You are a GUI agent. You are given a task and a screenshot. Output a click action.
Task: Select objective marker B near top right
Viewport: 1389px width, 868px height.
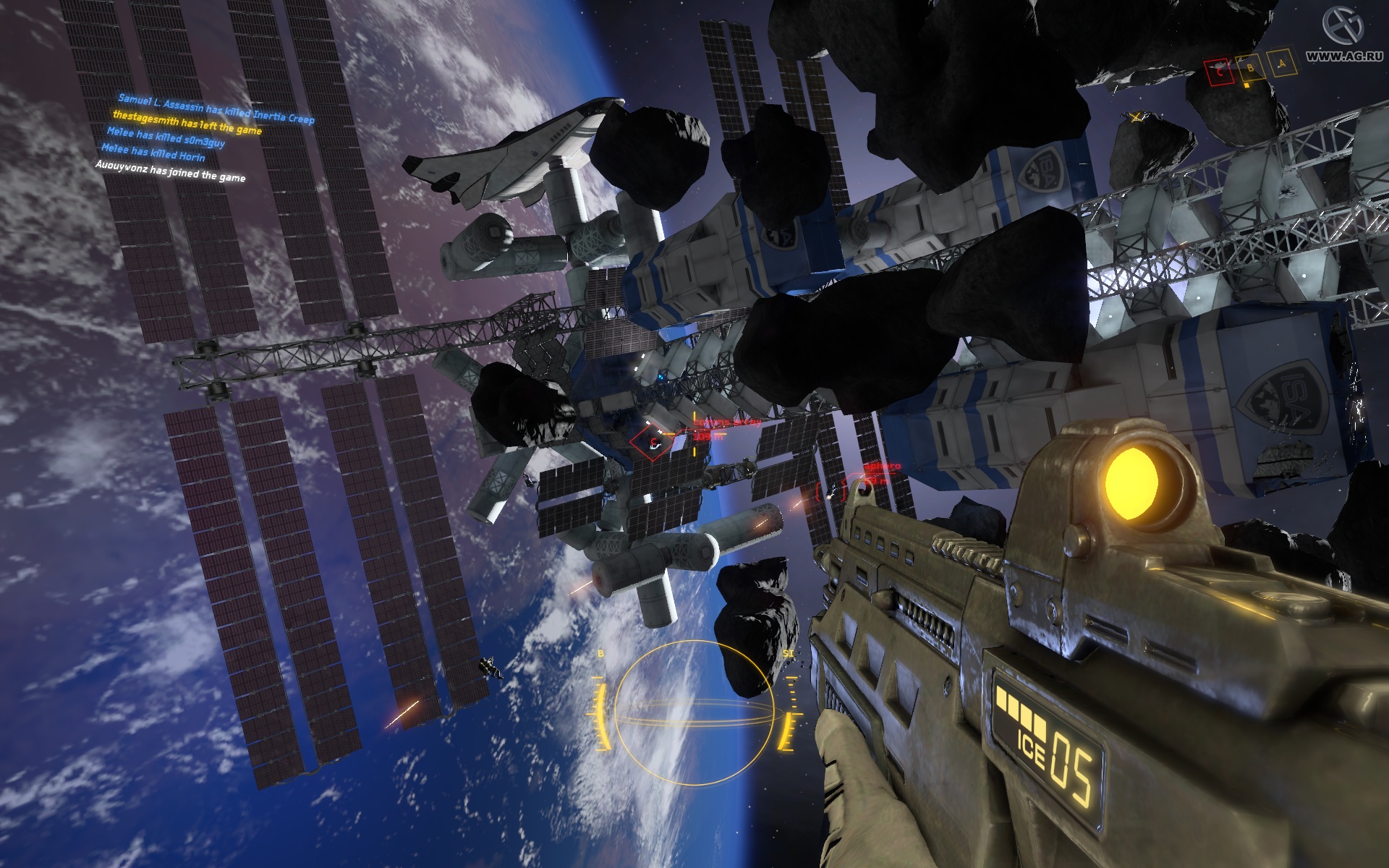pos(1251,69)
